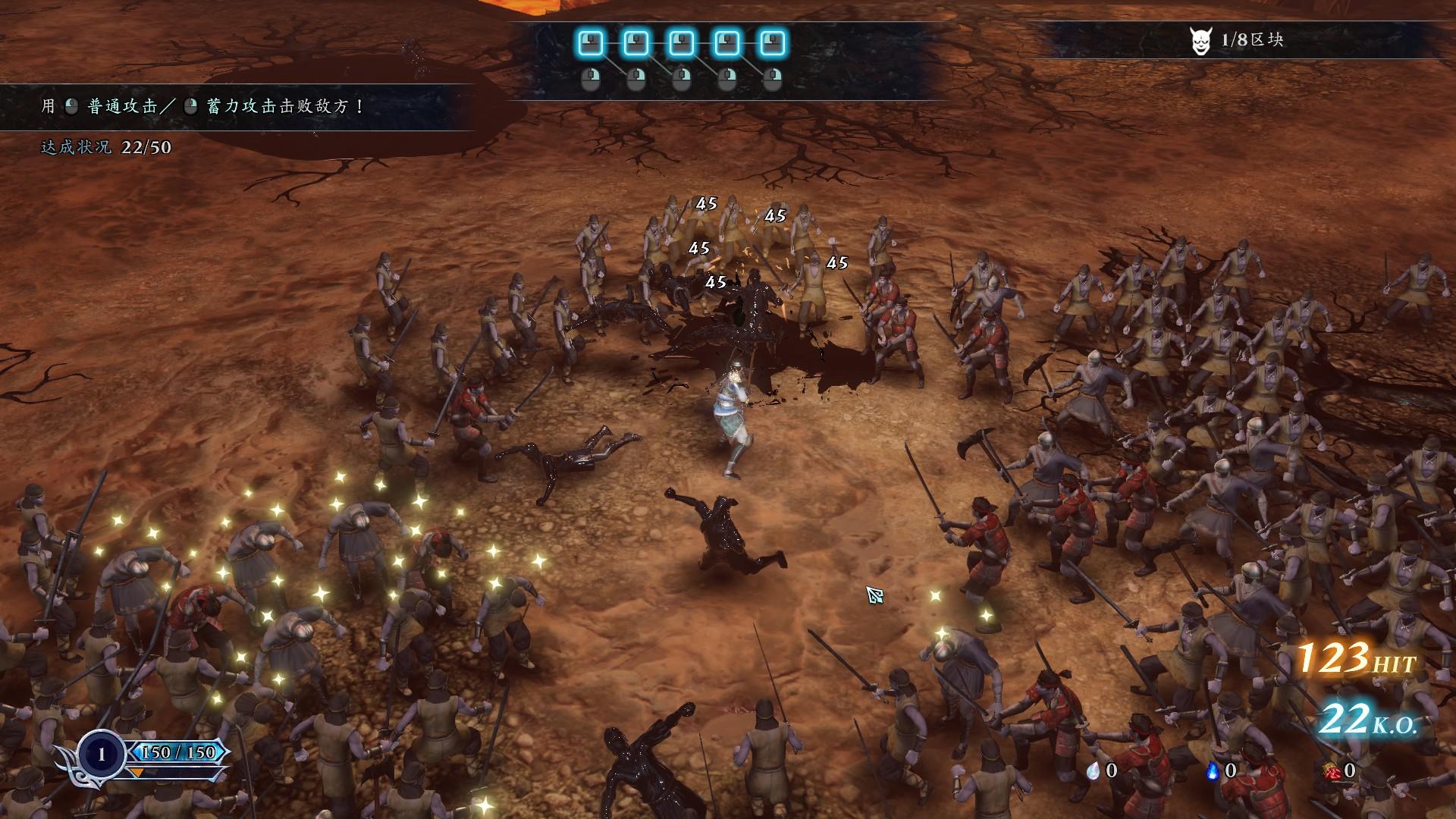Click the demon mask area-progress icon
The height and width of the screenshot is (819, 1456).
tap(1200, 41)
